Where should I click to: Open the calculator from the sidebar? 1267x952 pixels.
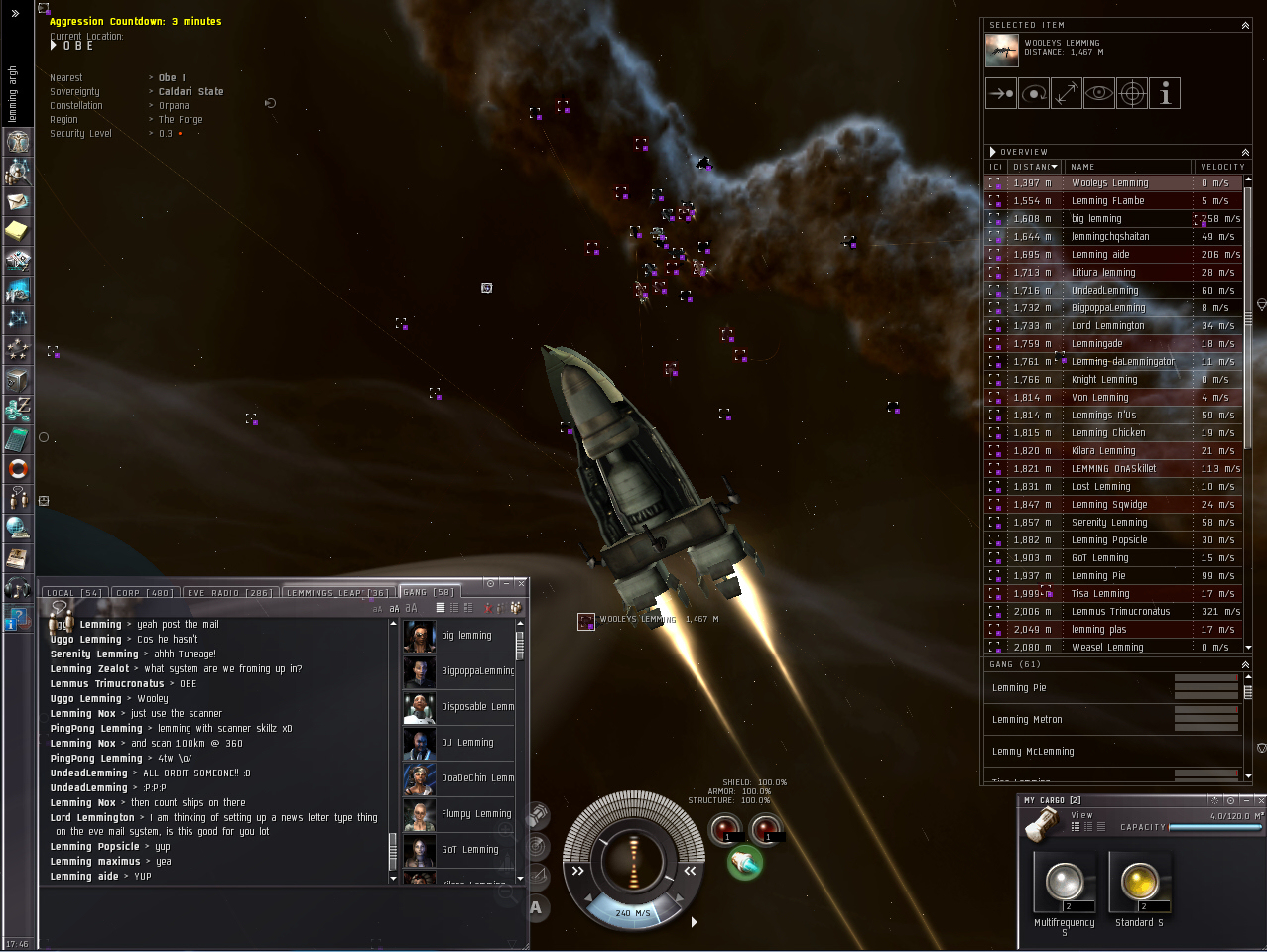(18, 438)
